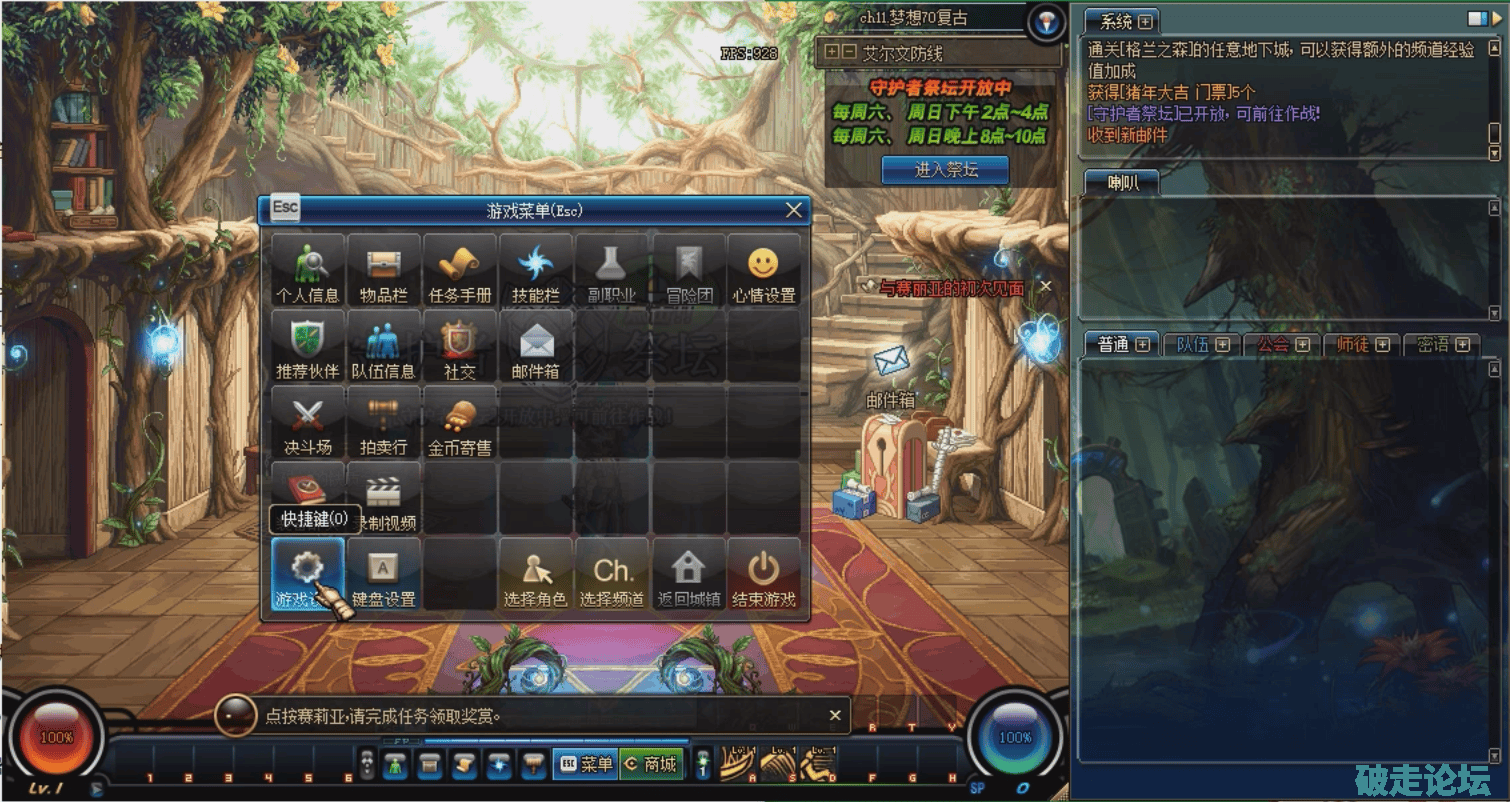Screen dimensions: 1510x802
Task: Open 个人信息 character info
Action: (x=308, y=270)
